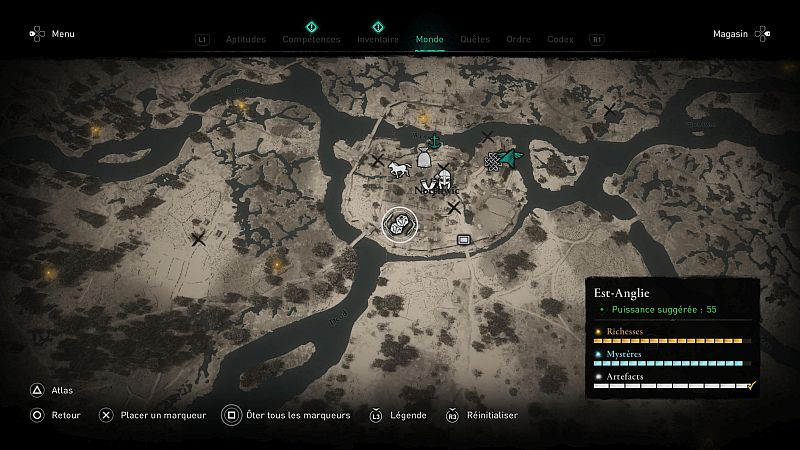Select the horse stable map marker

399,167
